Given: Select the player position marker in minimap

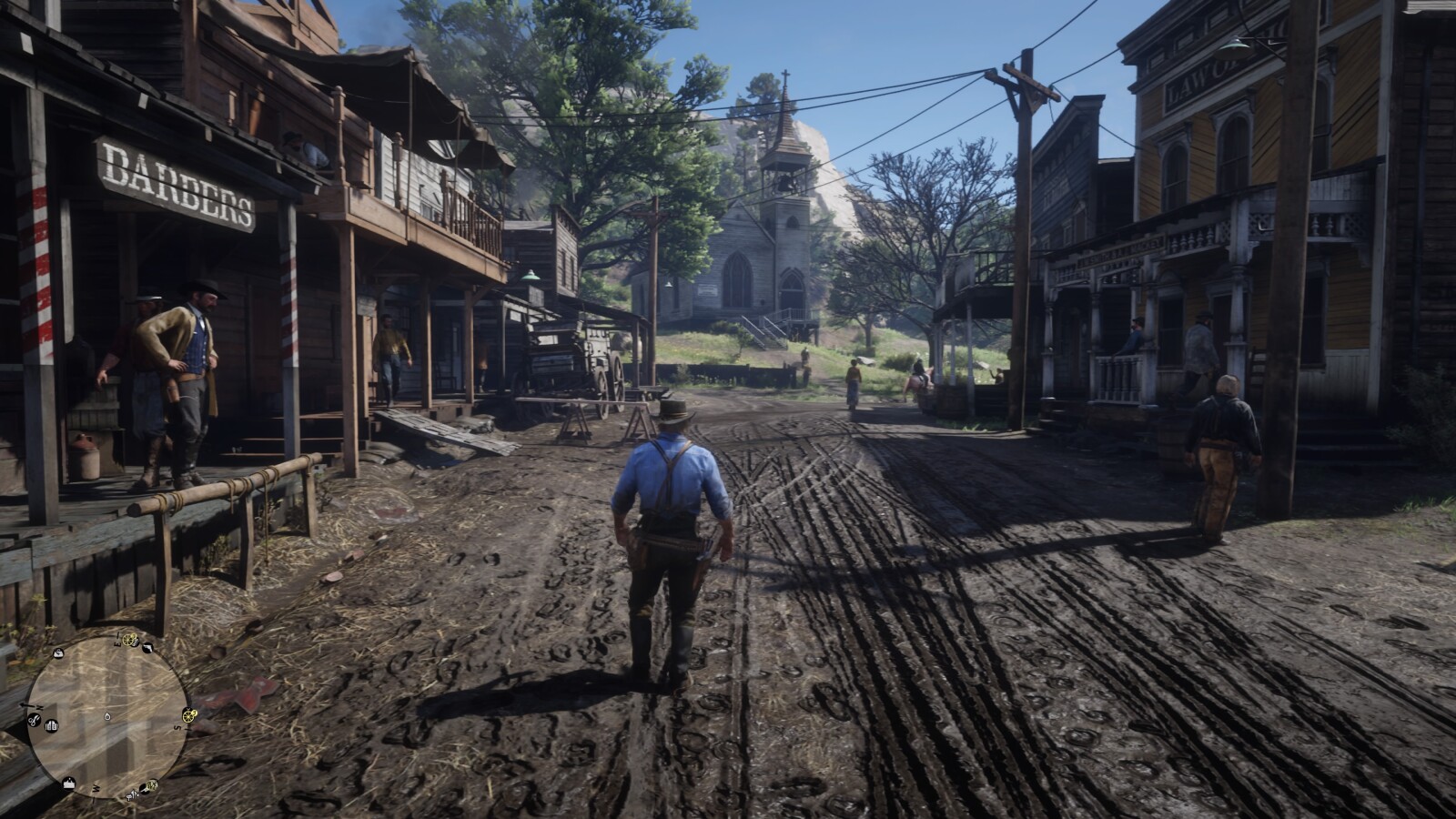Looking at the screenshot, I should 107,716.
